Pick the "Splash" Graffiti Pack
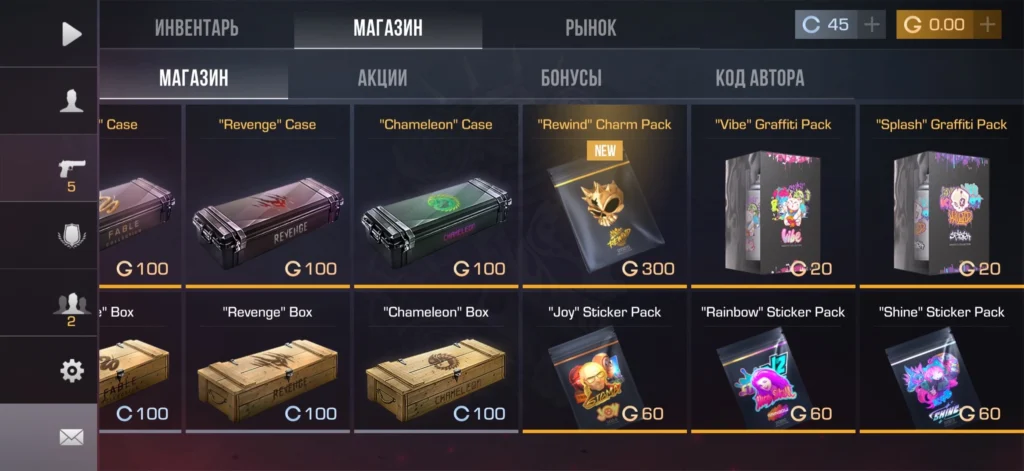Viewport: 1024px width, 471px height. pos(941,195)
